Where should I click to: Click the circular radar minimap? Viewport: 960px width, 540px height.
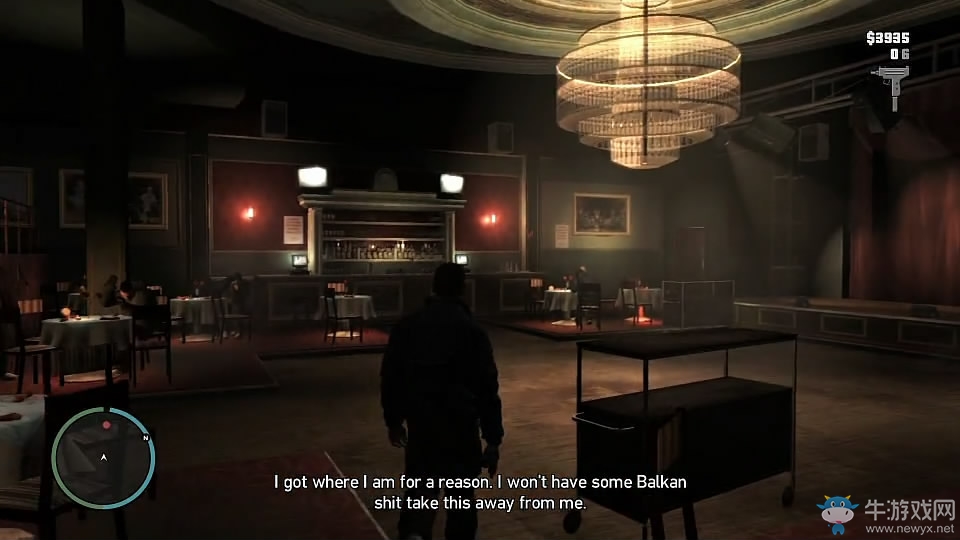coord(102,457)
